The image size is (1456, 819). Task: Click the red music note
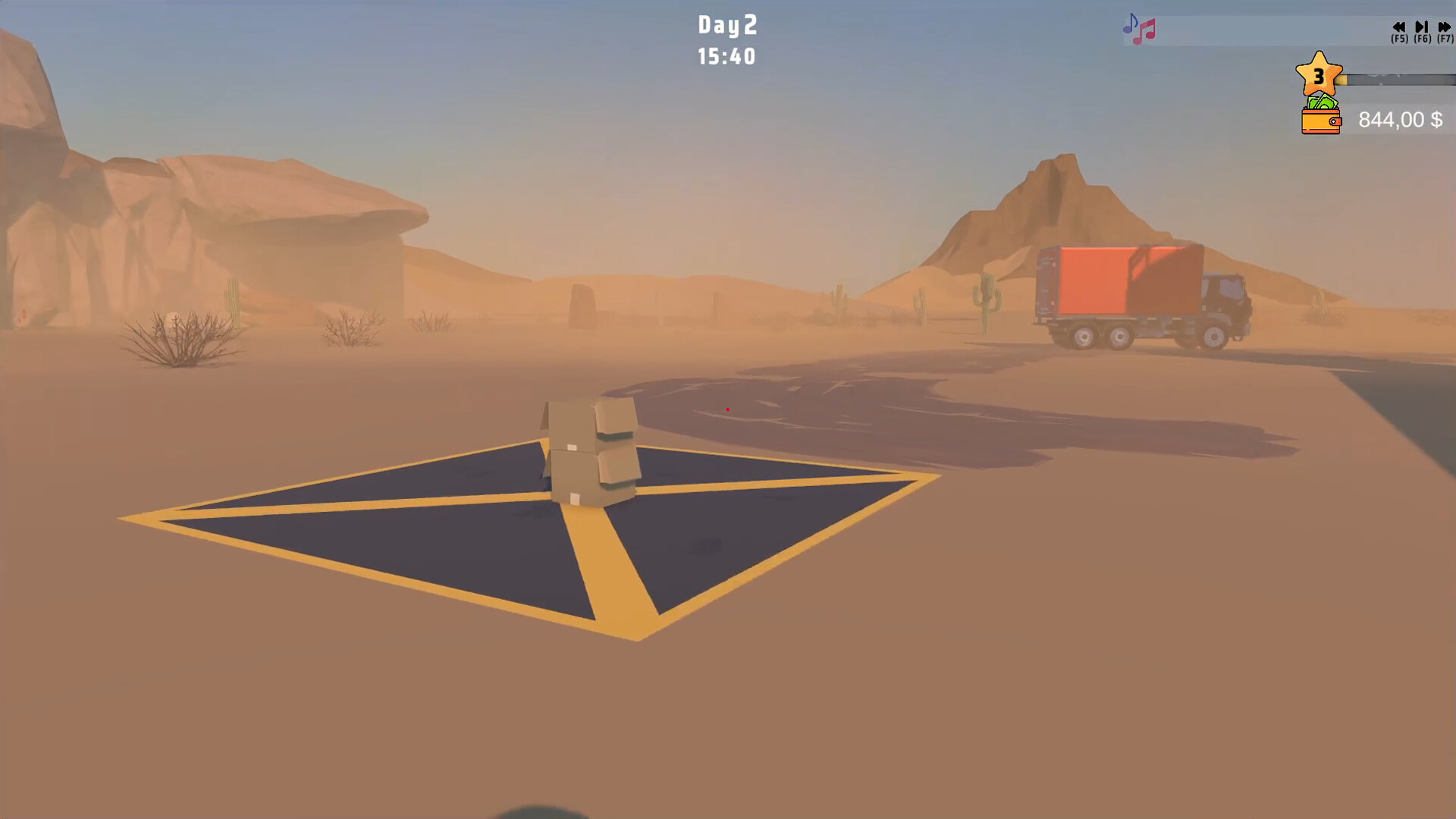click(x=1147, y=30)
